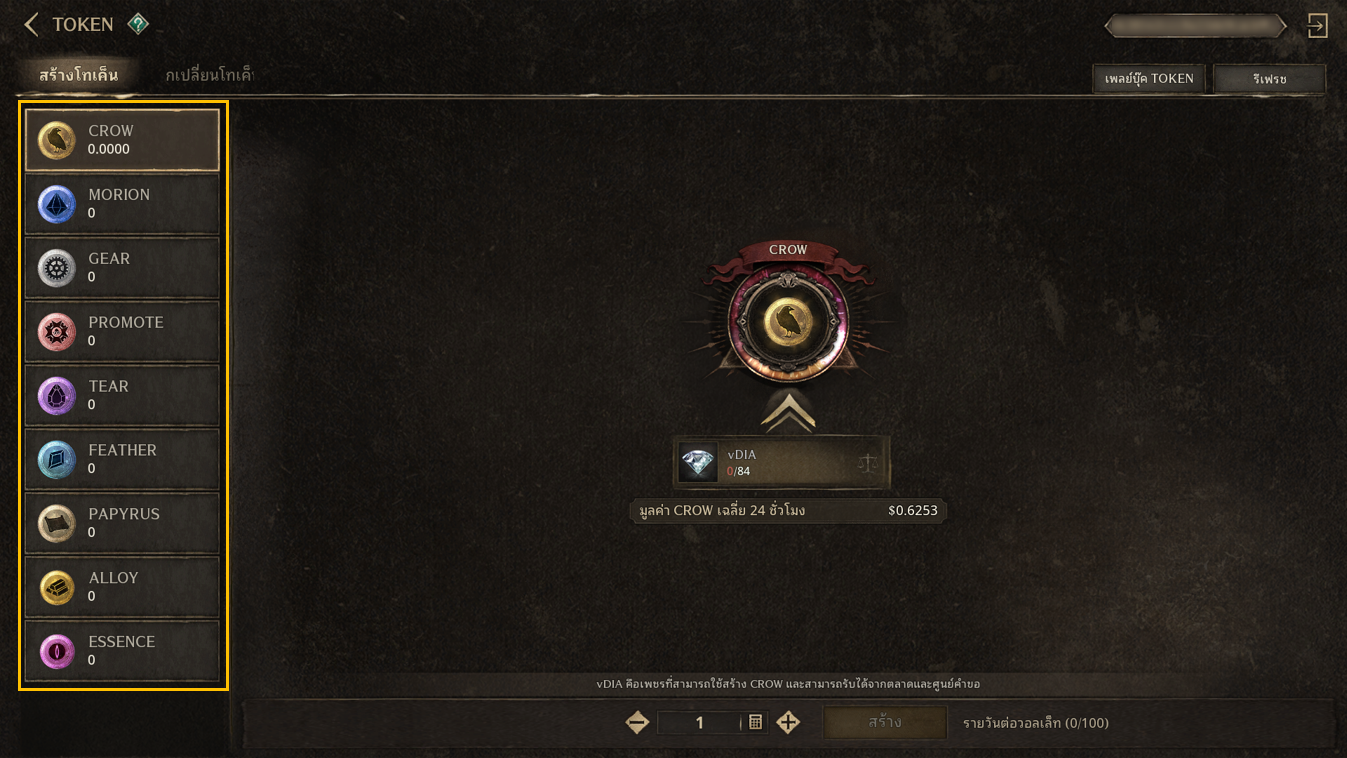Select the FEATHER token row

point(122,460)
